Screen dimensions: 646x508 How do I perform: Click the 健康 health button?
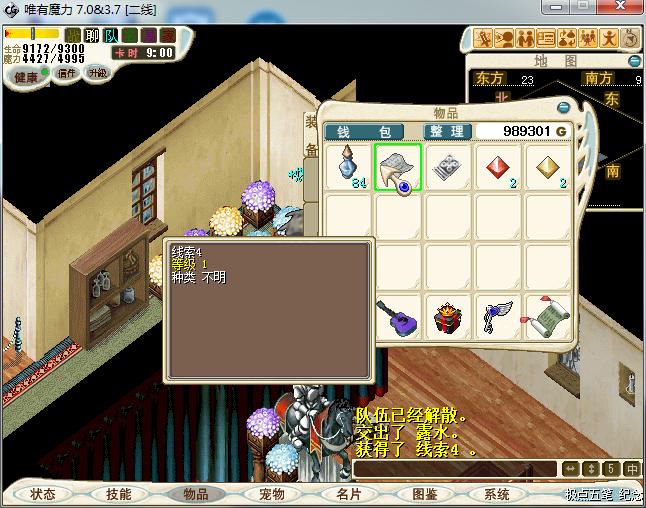pos(26,77)
